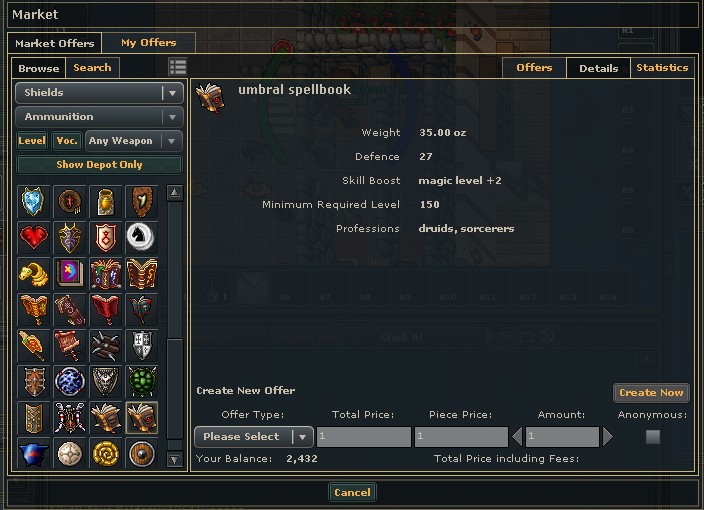Show the Offers panel

pyautogui.click(x=534, y=68)
